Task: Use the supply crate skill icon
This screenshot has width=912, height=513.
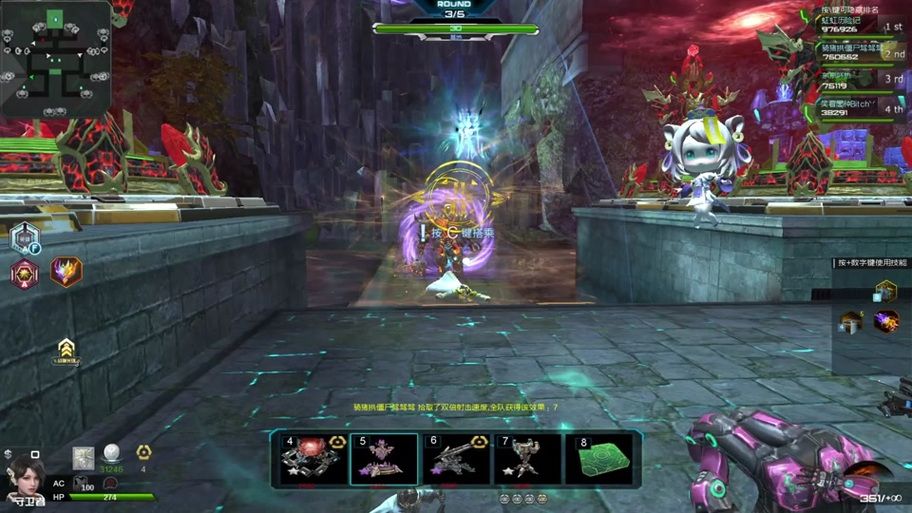Action: coord(851,322)
